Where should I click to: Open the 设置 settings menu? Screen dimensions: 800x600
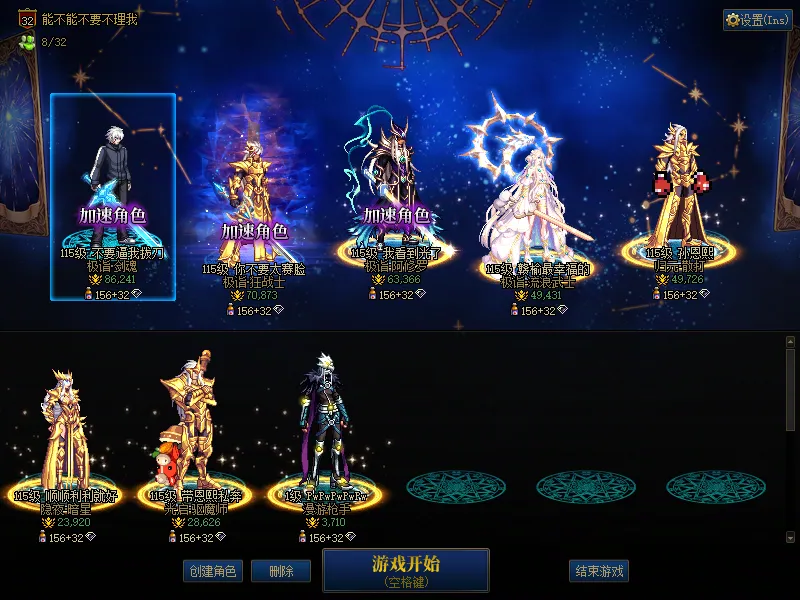pyautogui.click(x=757, y=20)
